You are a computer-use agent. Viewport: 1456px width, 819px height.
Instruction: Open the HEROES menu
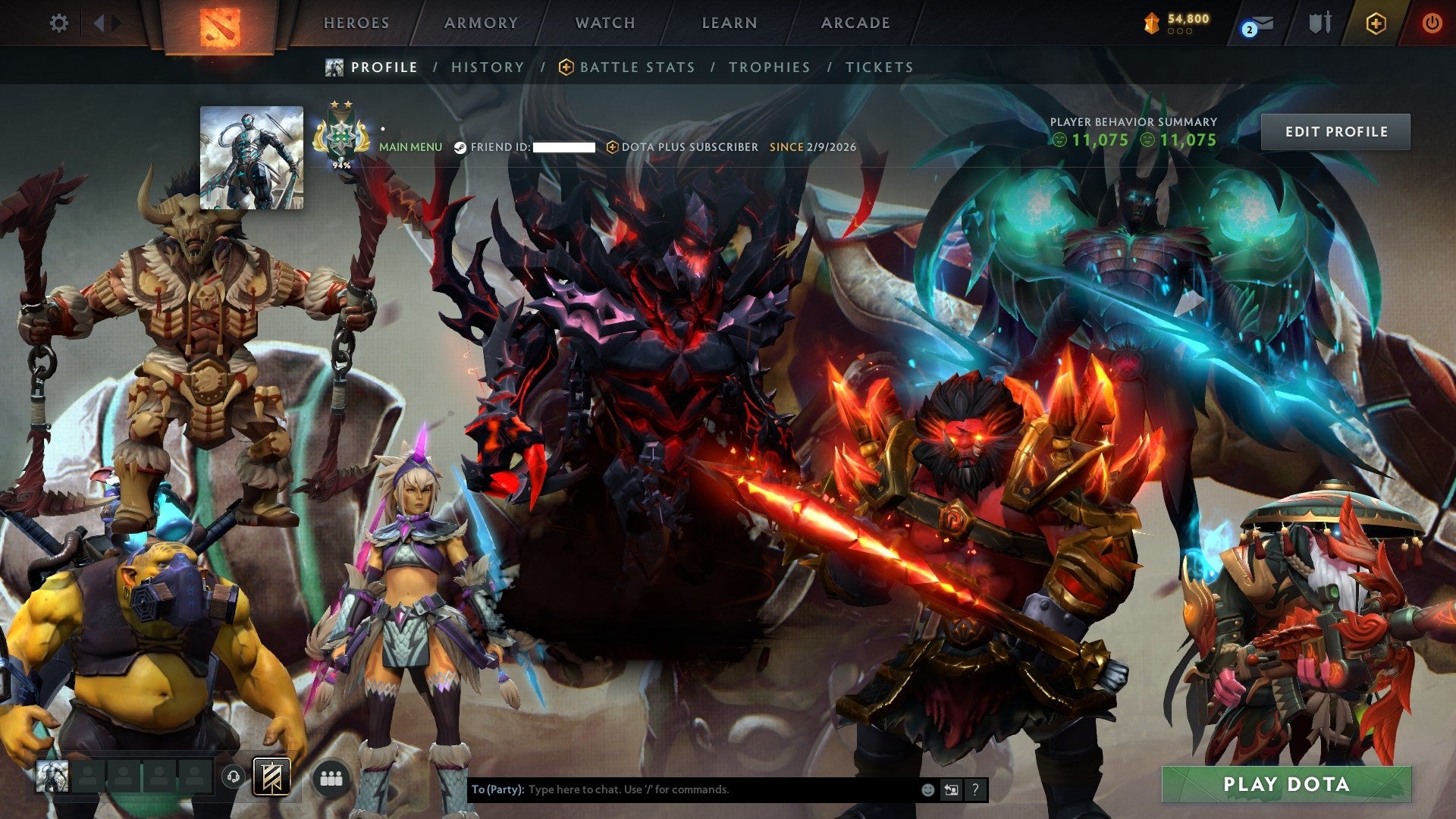click(x=356, y=23)
